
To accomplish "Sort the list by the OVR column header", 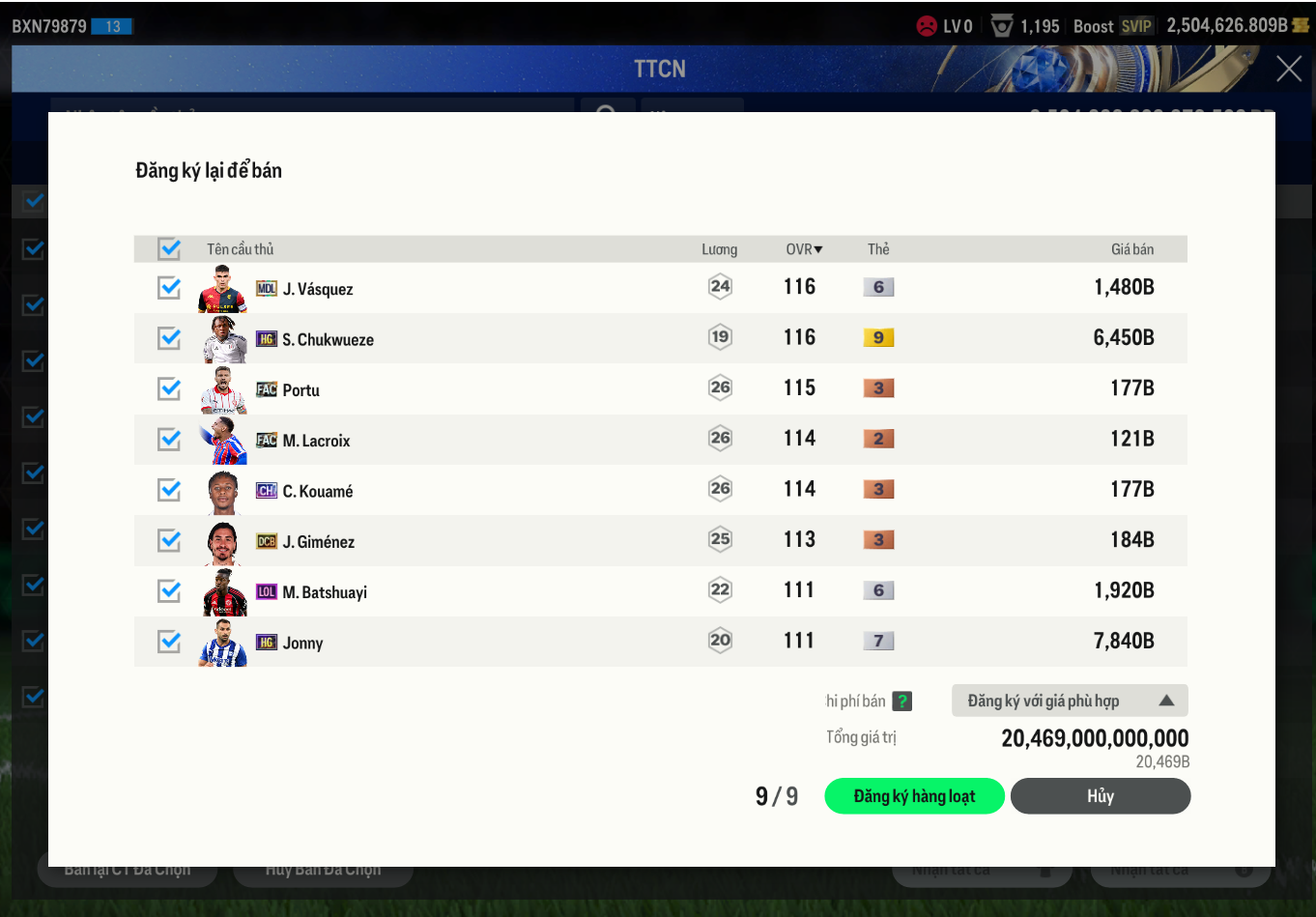I will point(804,249).
